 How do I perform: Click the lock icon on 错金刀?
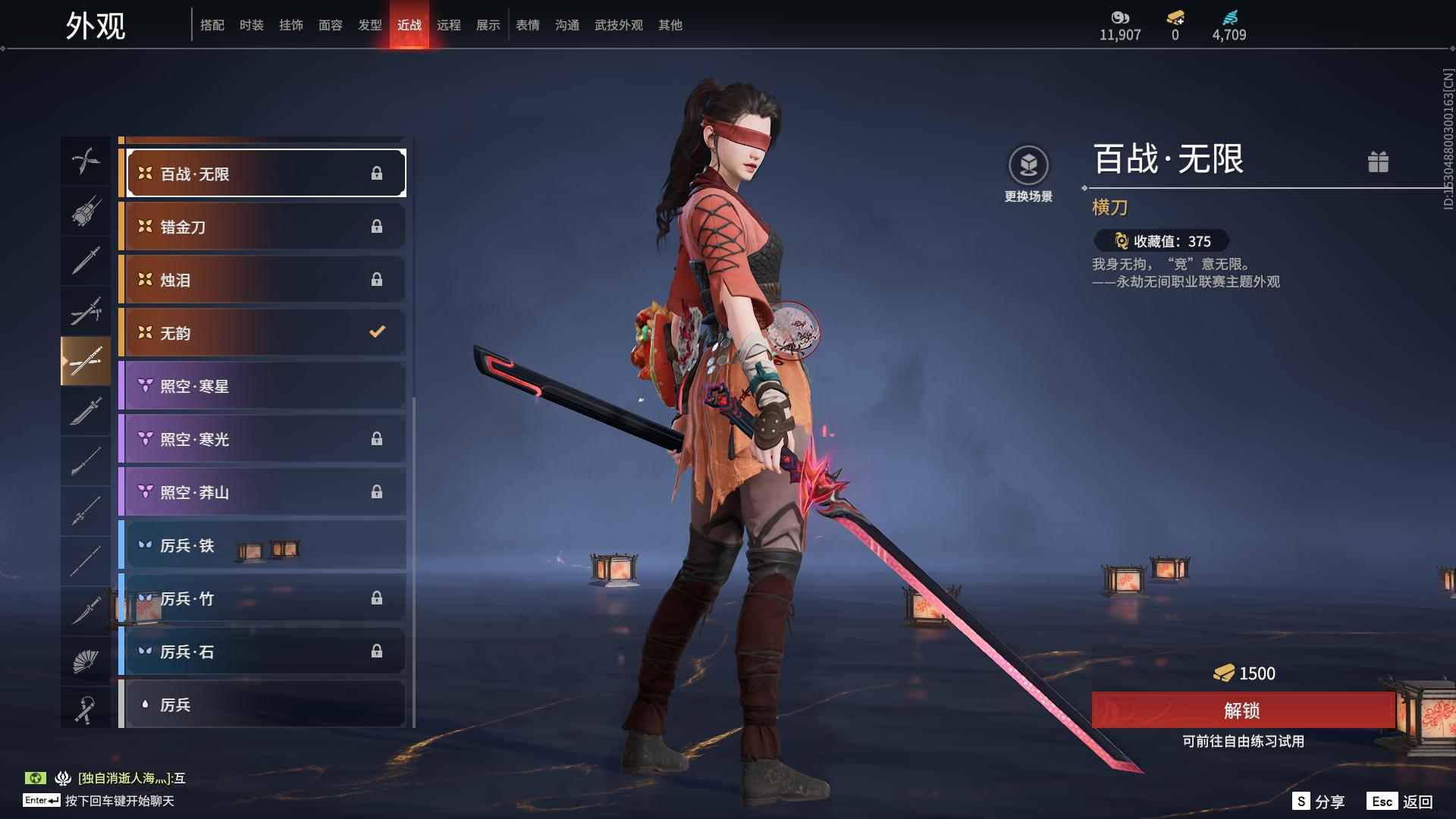pos(378,226)
